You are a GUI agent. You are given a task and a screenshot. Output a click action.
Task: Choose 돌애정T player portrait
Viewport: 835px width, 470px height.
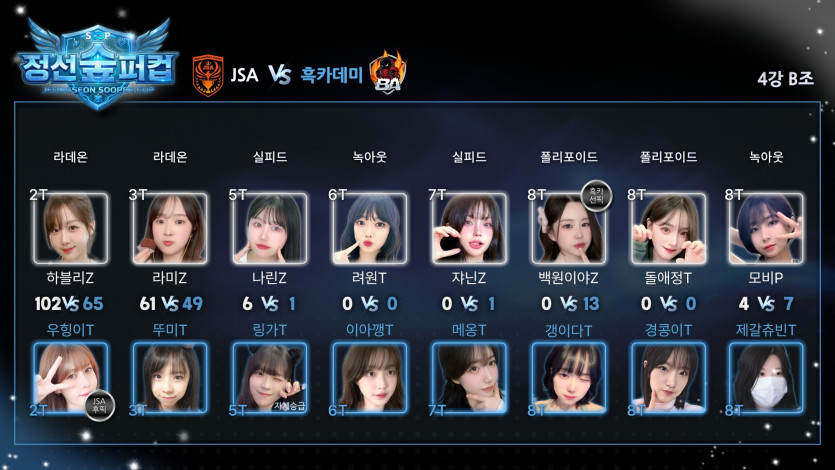pyautogui.click(x=668, y=229)
